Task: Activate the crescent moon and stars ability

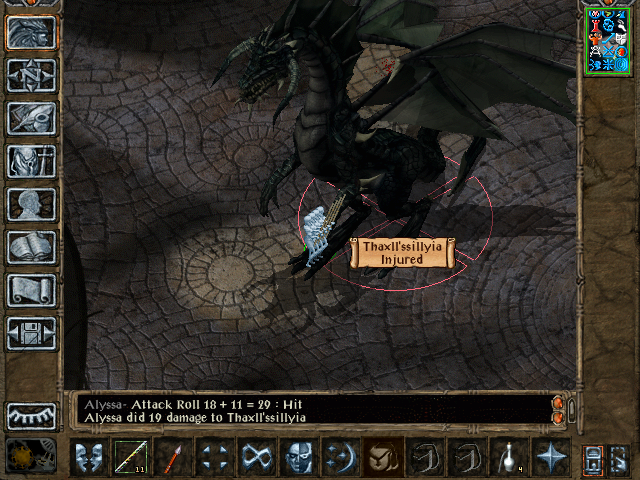Action: tap(340, 456)
